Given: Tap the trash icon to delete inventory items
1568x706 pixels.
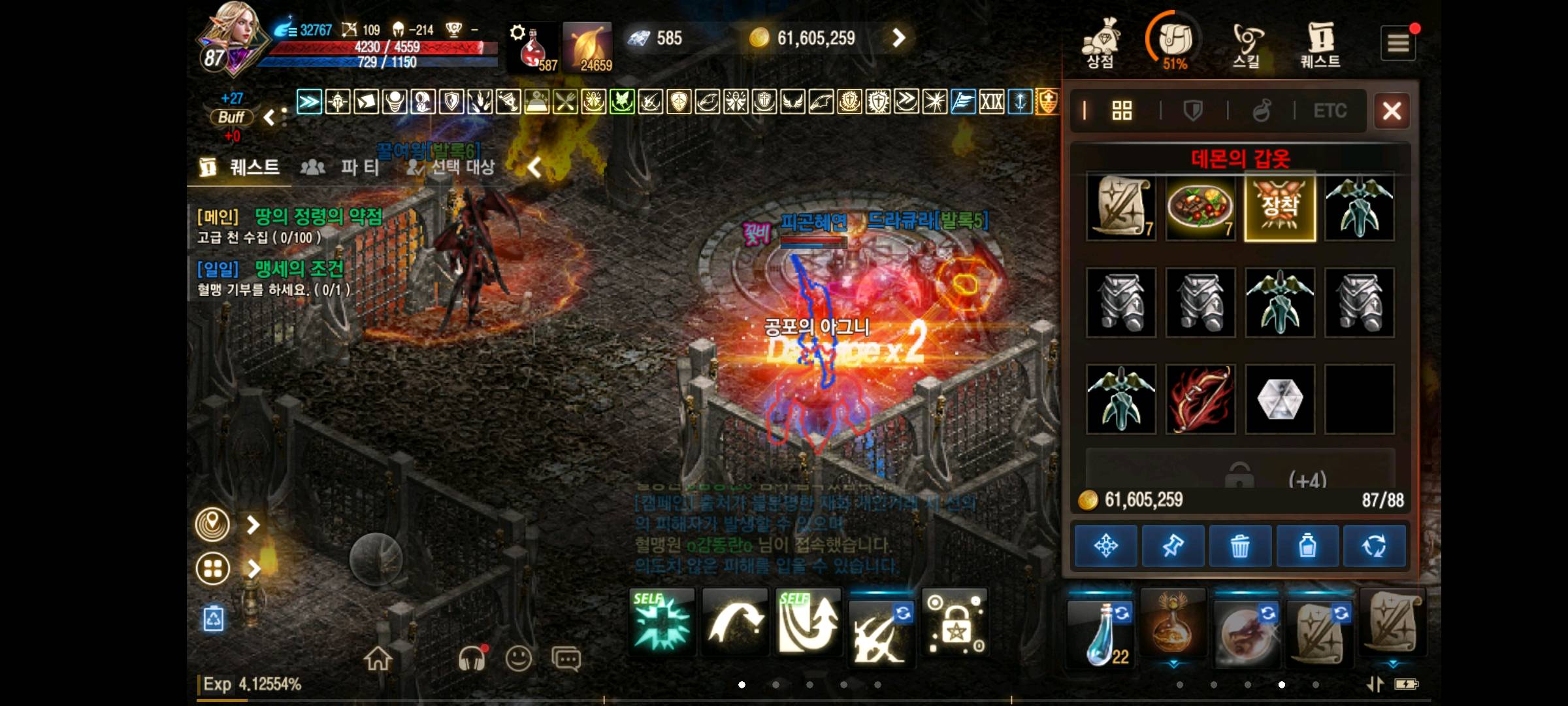Looking at the screenshot, I should [x=1239, y=545].
